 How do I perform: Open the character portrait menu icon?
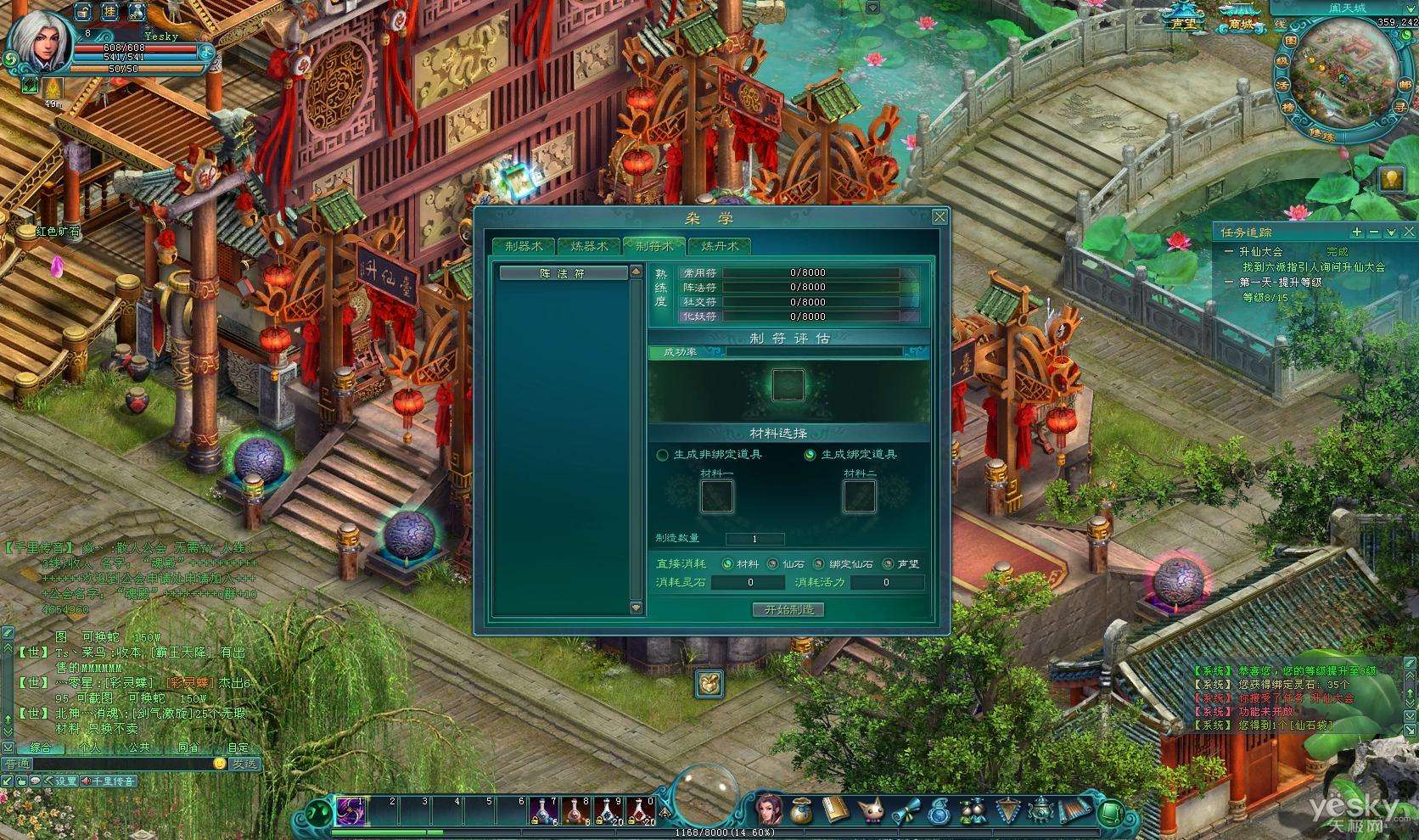769,809
